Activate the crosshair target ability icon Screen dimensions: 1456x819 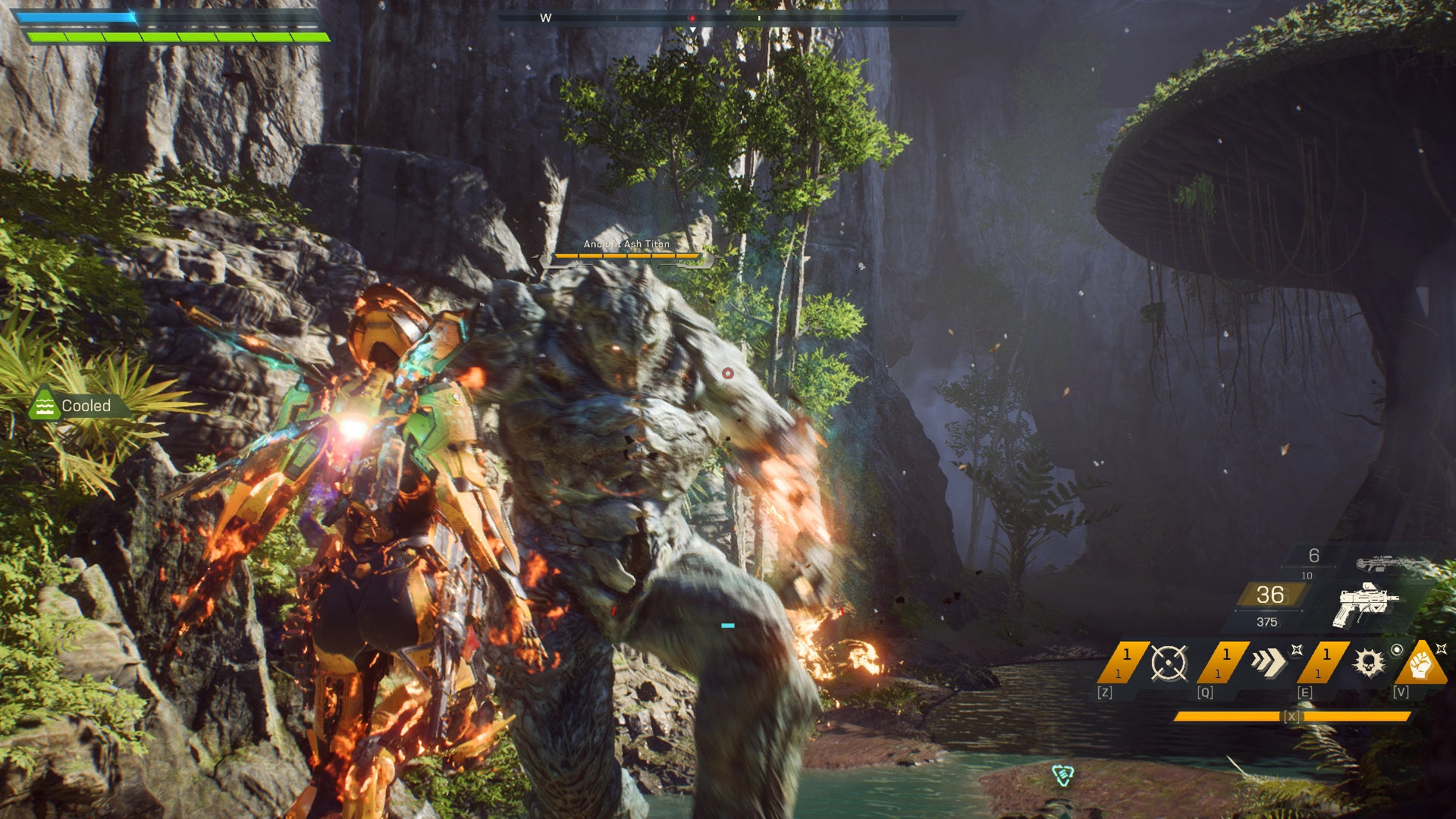pos(1168,663)
